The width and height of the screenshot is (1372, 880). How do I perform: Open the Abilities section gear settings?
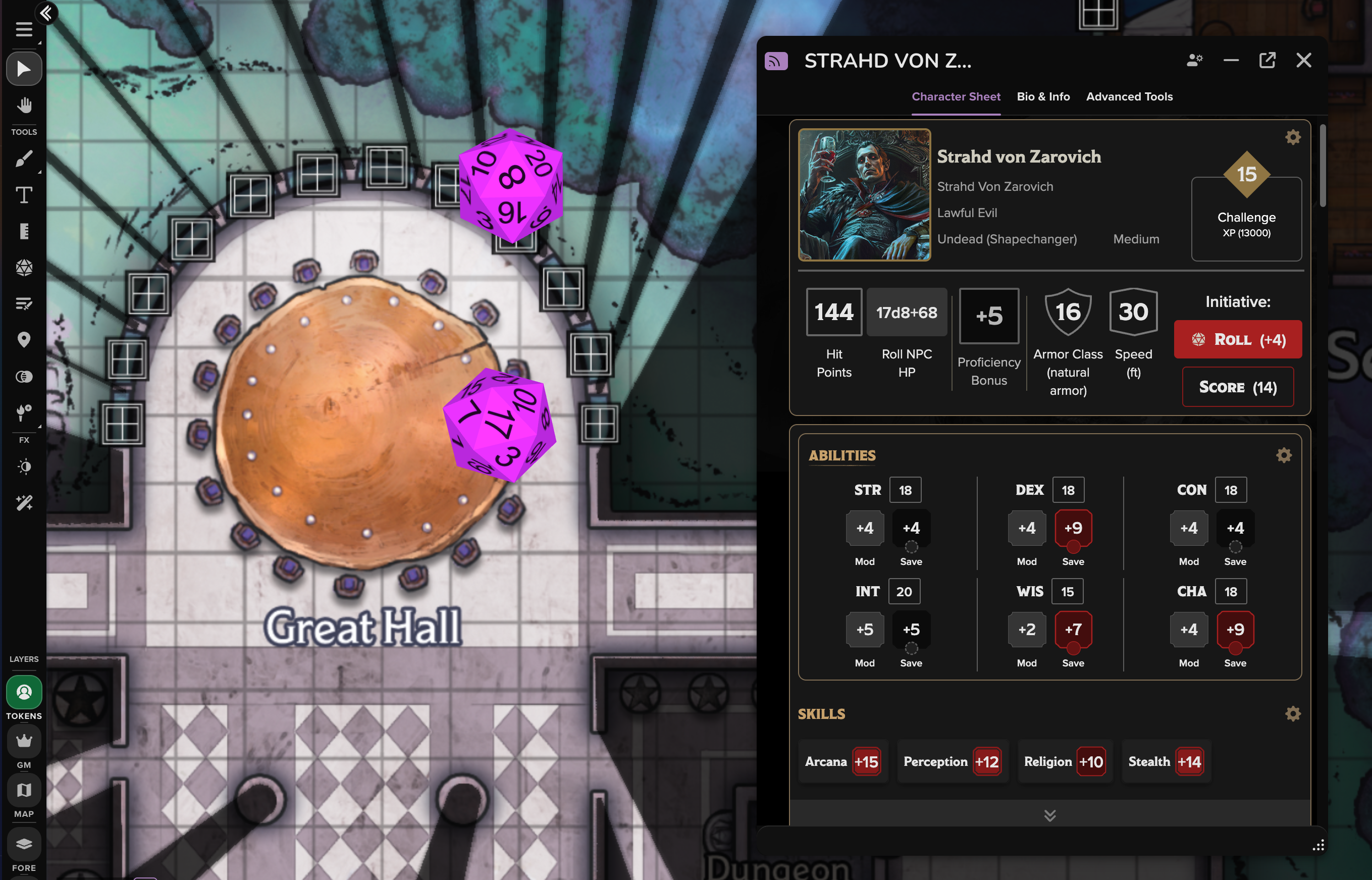click(x=1284, y=455)
